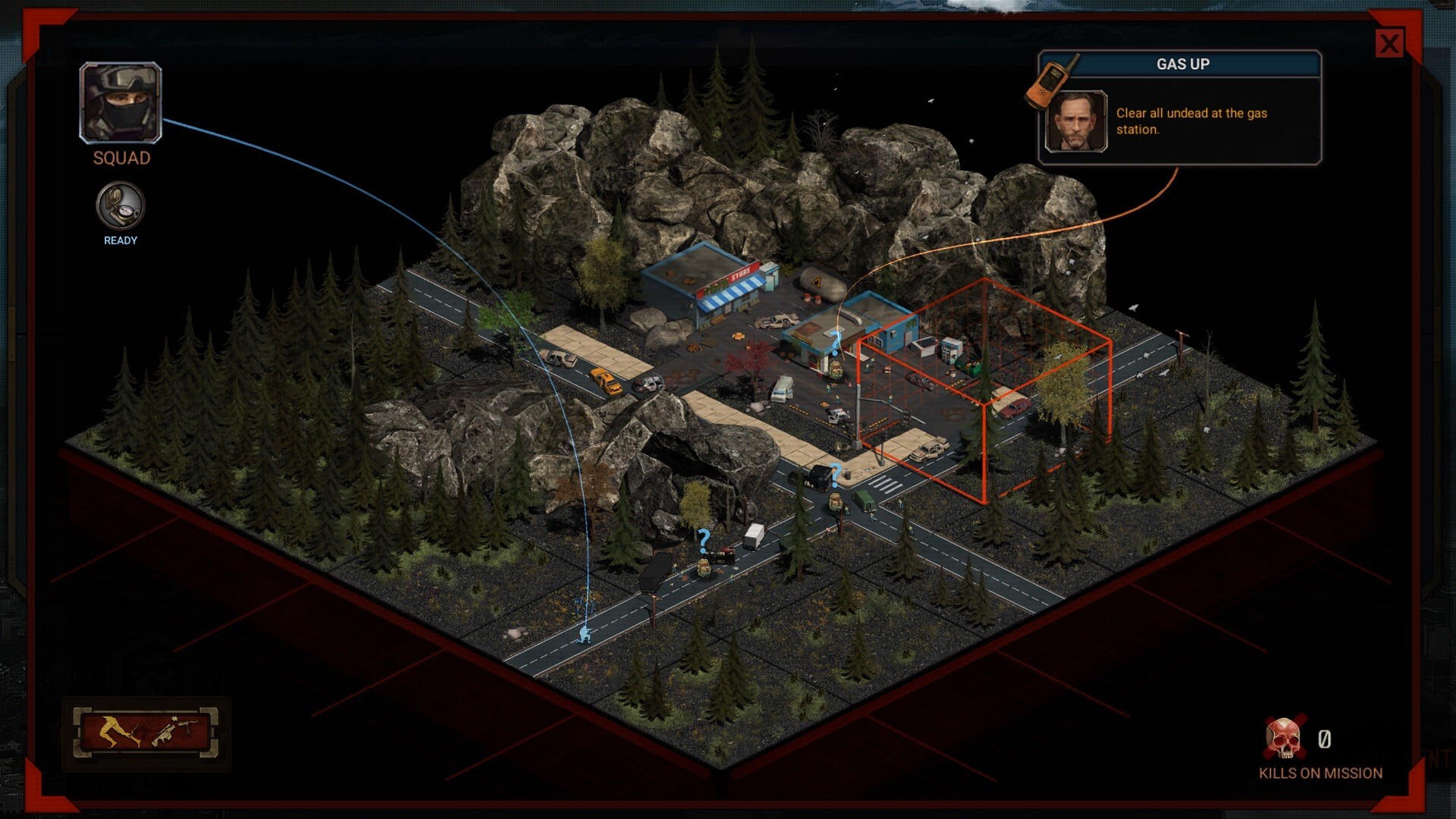Close the mission screen with the X button
Screen dimensions: 1456x819
pos(1390,43)
